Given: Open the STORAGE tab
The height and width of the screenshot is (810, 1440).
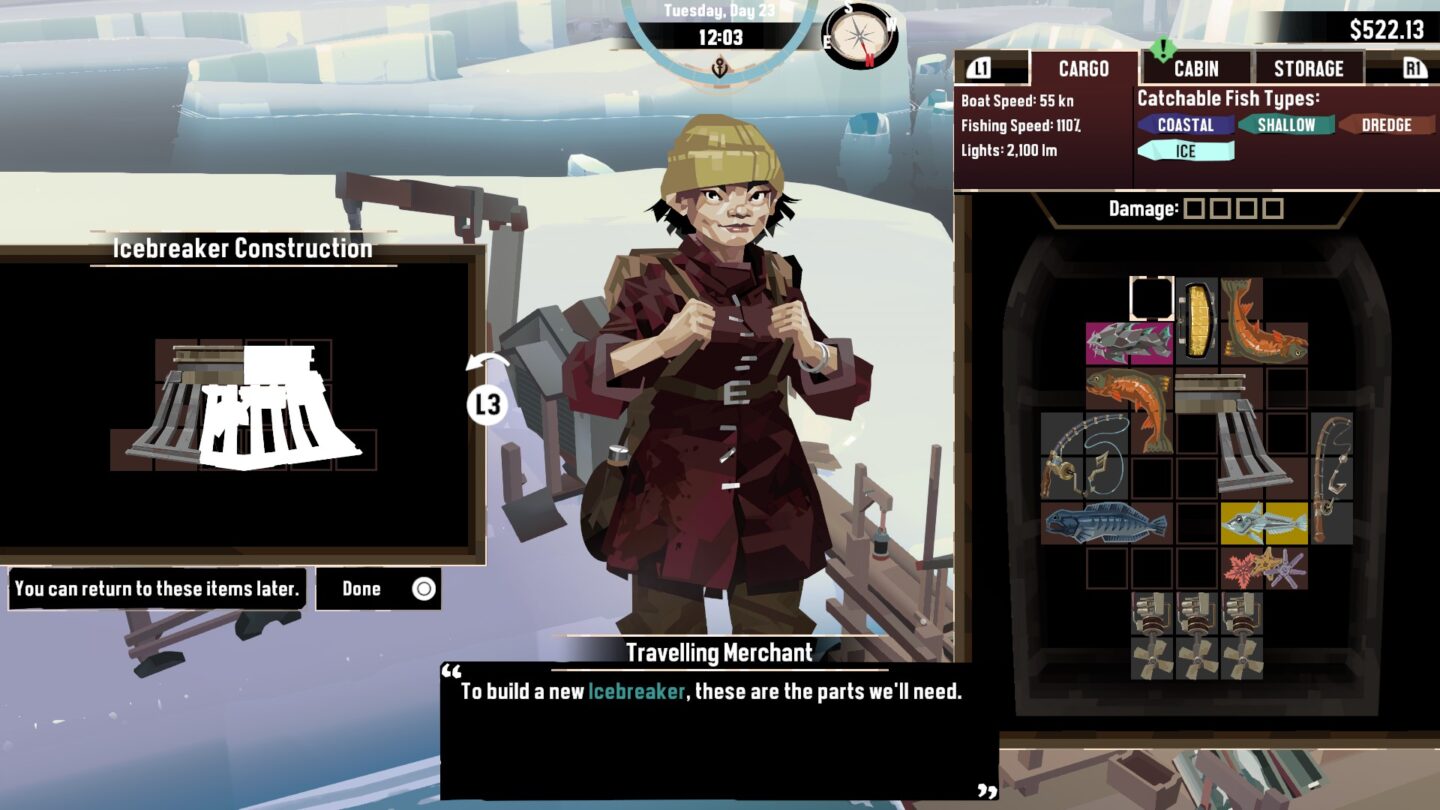Looking at the screenshot, I should click(x=1312, y=69).
